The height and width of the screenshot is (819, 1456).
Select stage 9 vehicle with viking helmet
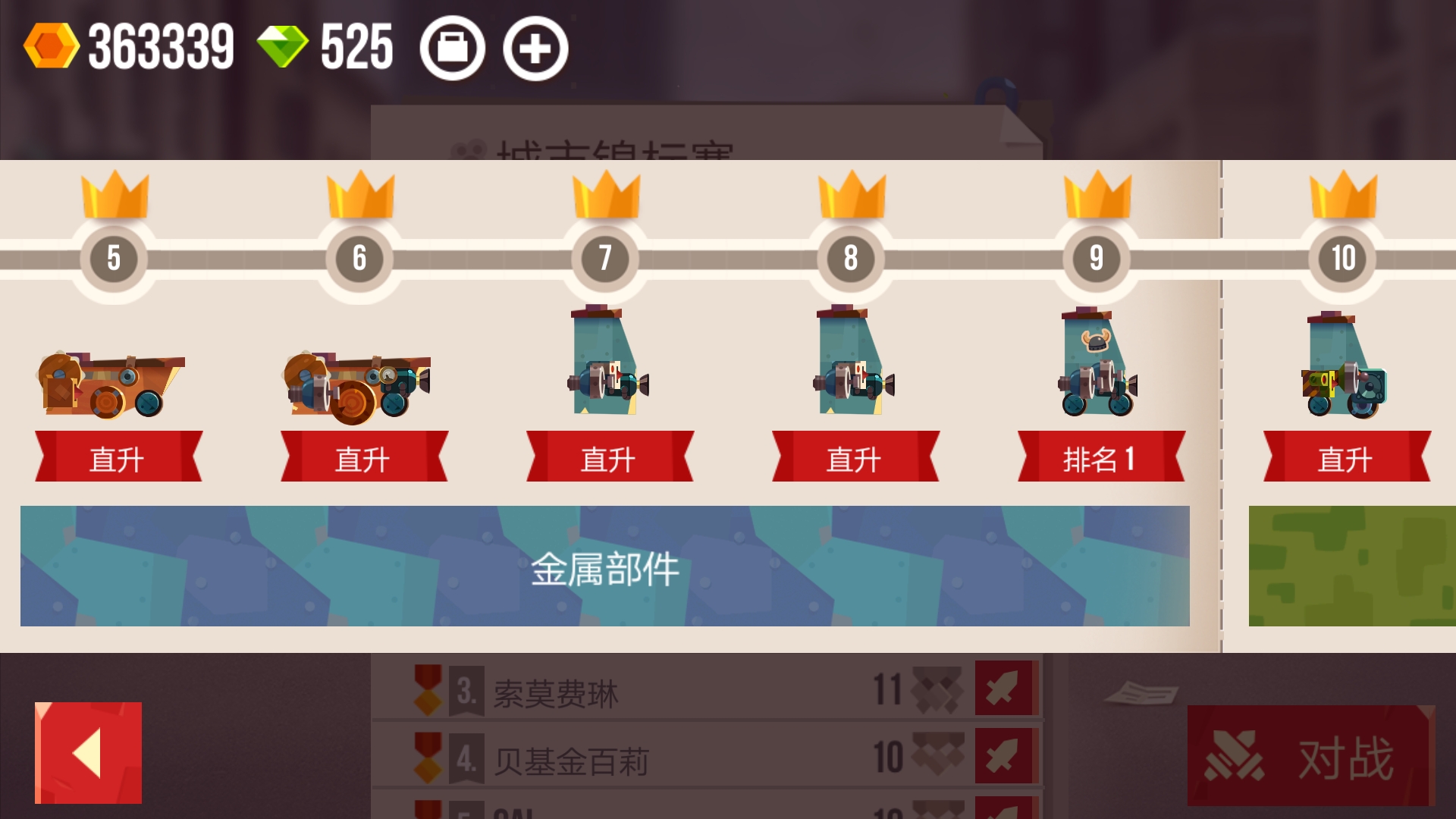(1097, 364)
